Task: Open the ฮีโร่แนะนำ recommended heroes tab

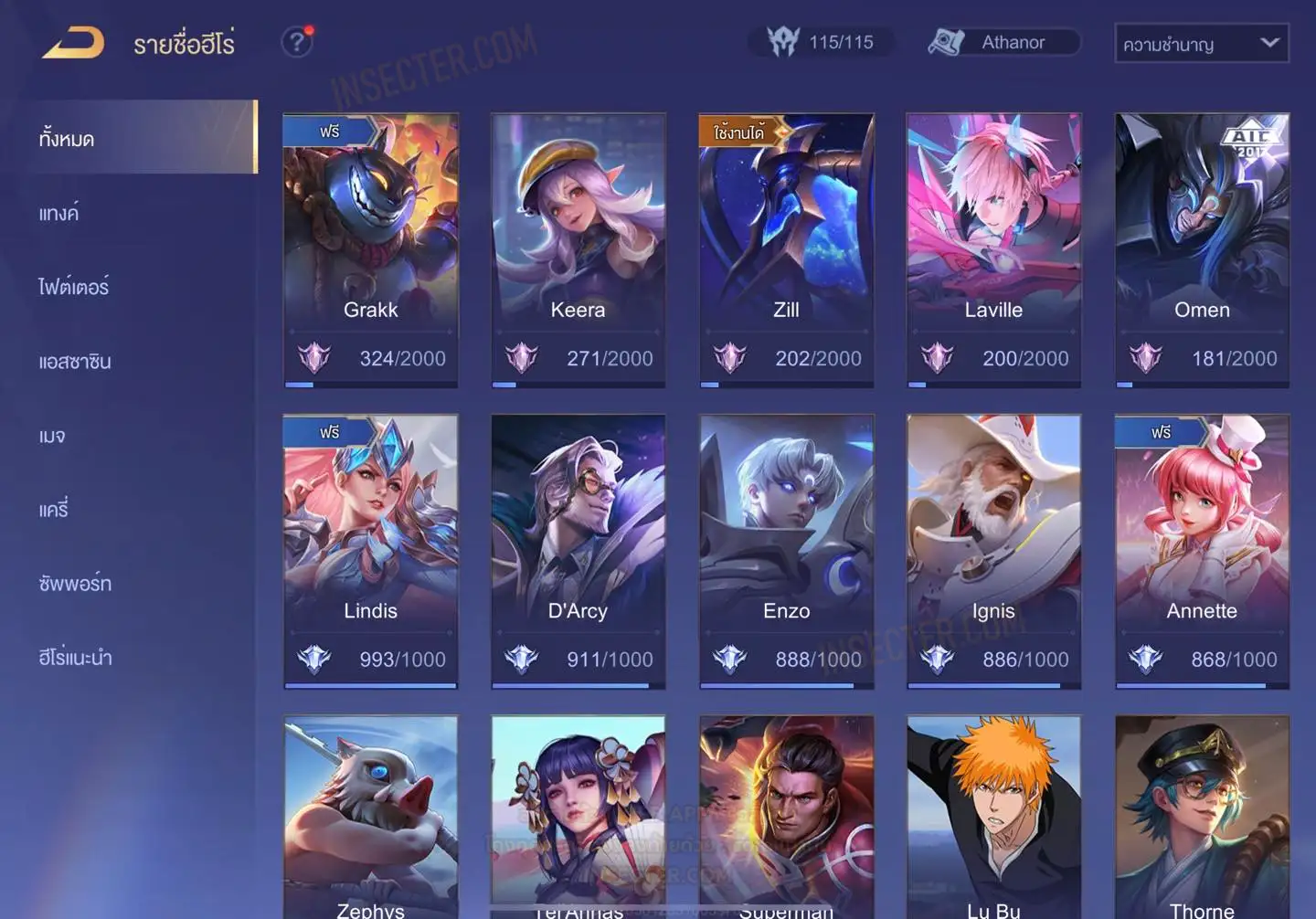Action: point(75,658)
